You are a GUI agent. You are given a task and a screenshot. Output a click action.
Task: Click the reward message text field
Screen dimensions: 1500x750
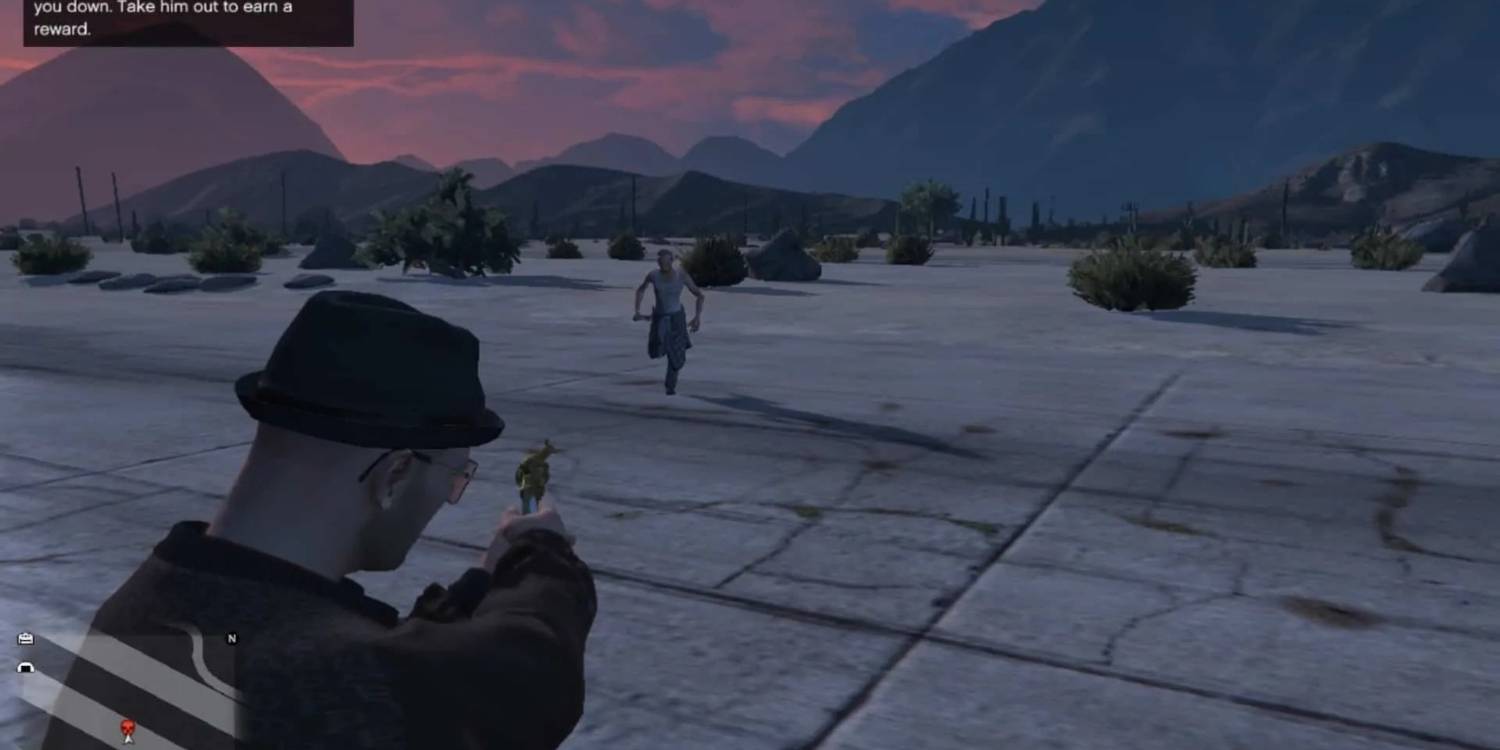click(60, 30)
